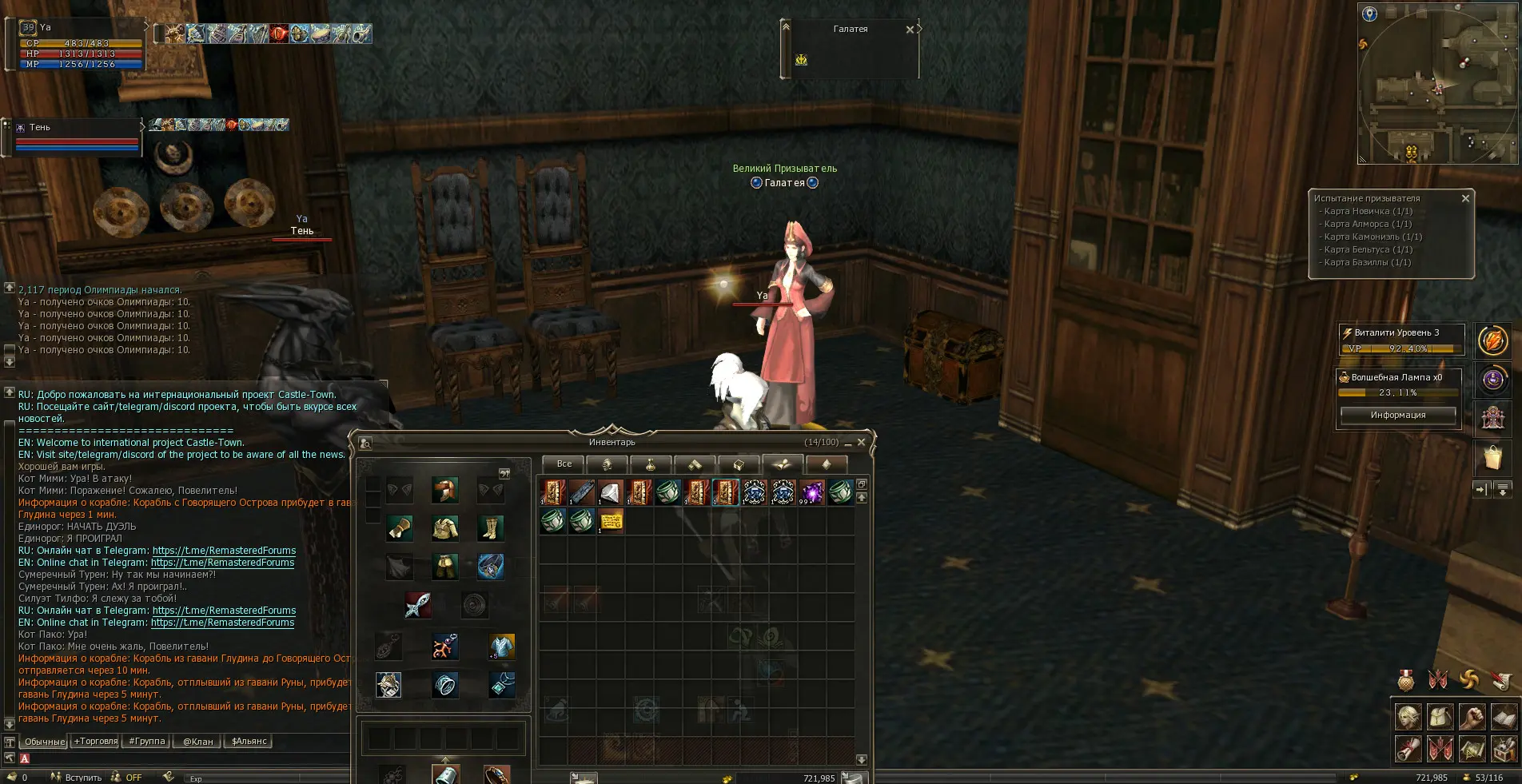Click the Информация button under Magic Lamp
Screen dimensions: 1522x784
(1397, 415)
